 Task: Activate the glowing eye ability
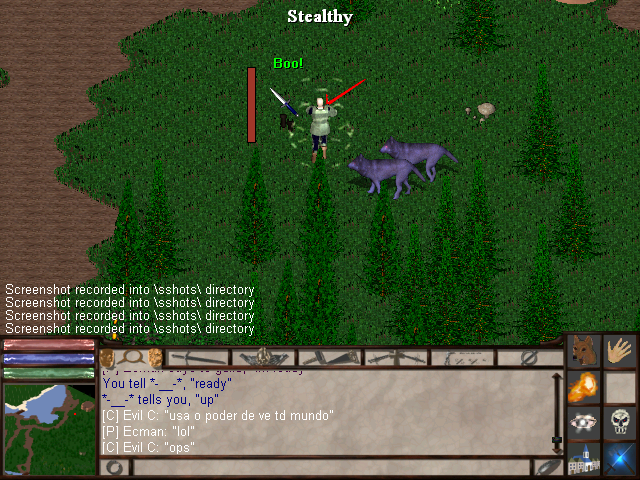coord(583,422)
